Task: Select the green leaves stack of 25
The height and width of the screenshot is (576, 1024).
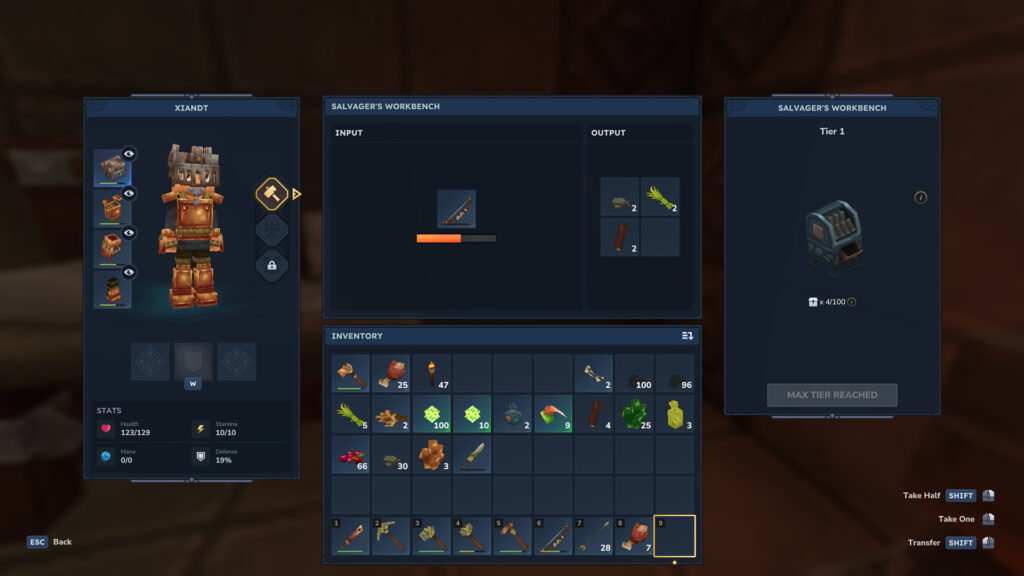Action: pos(633,414)
